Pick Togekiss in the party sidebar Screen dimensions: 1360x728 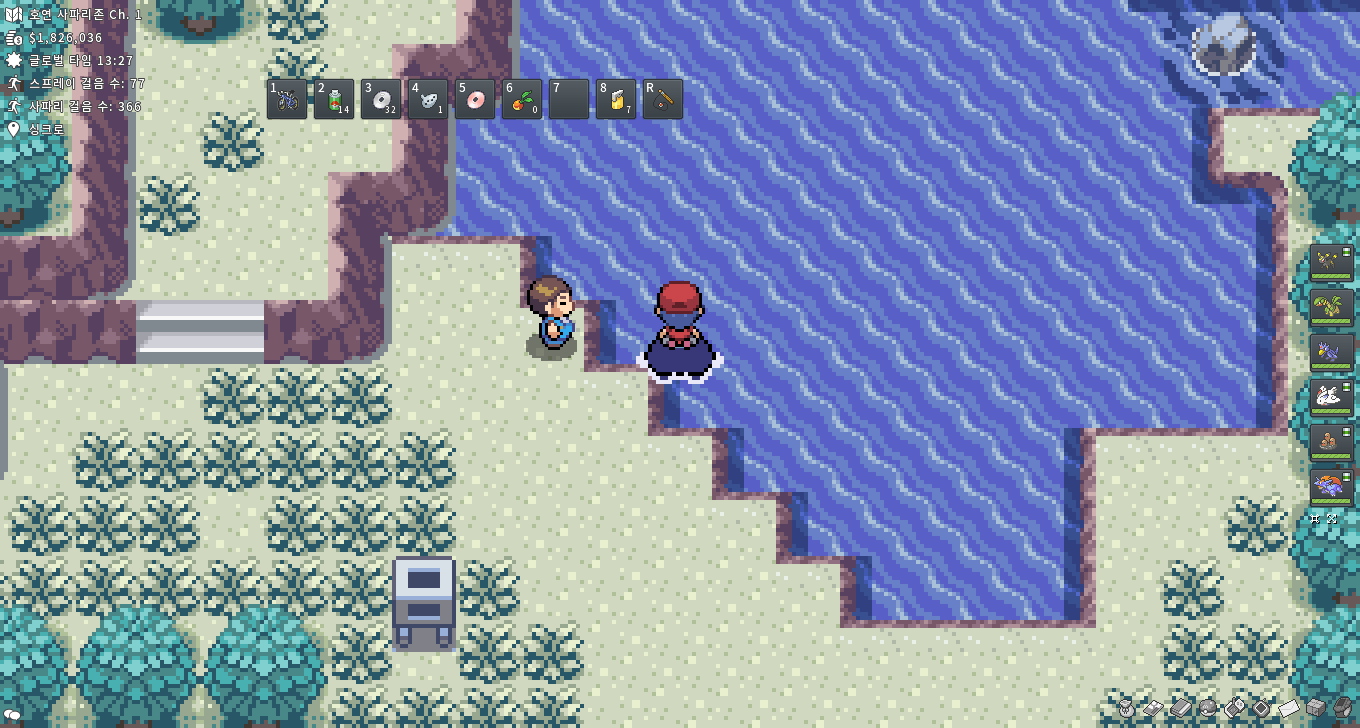1331,397
